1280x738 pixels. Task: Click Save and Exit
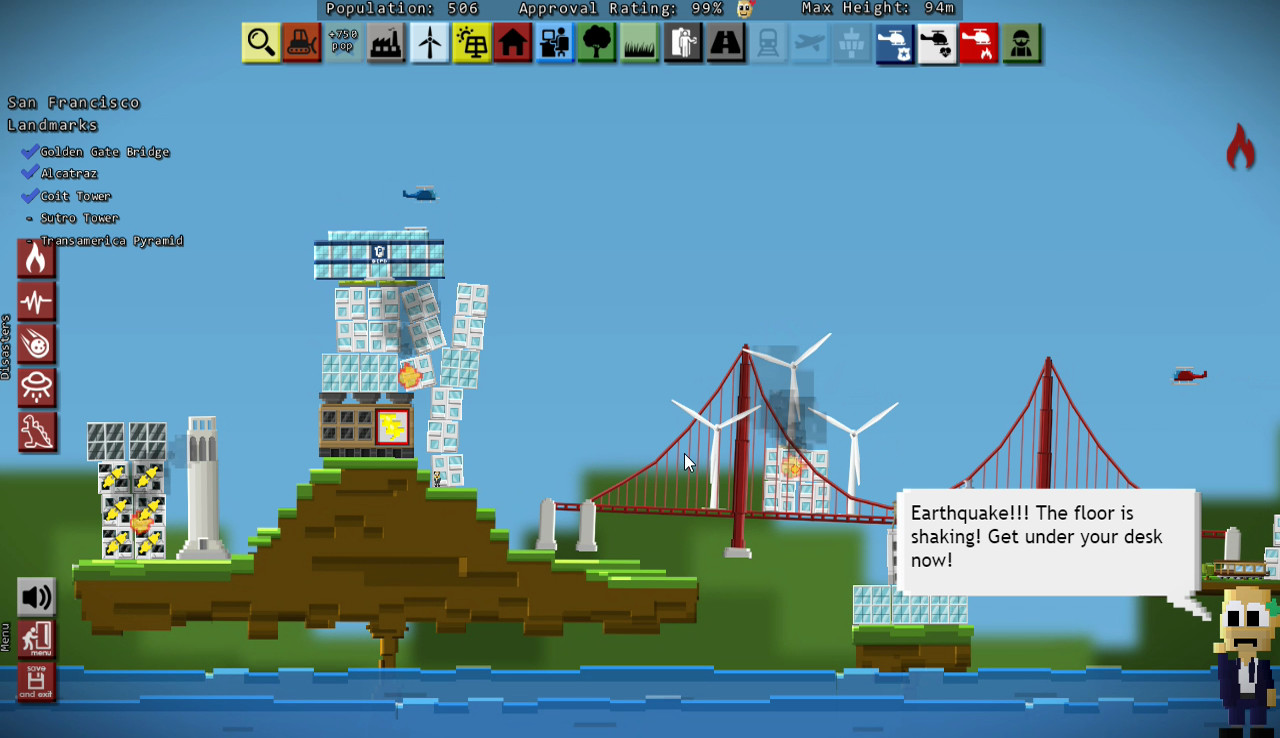pos(37,681)
